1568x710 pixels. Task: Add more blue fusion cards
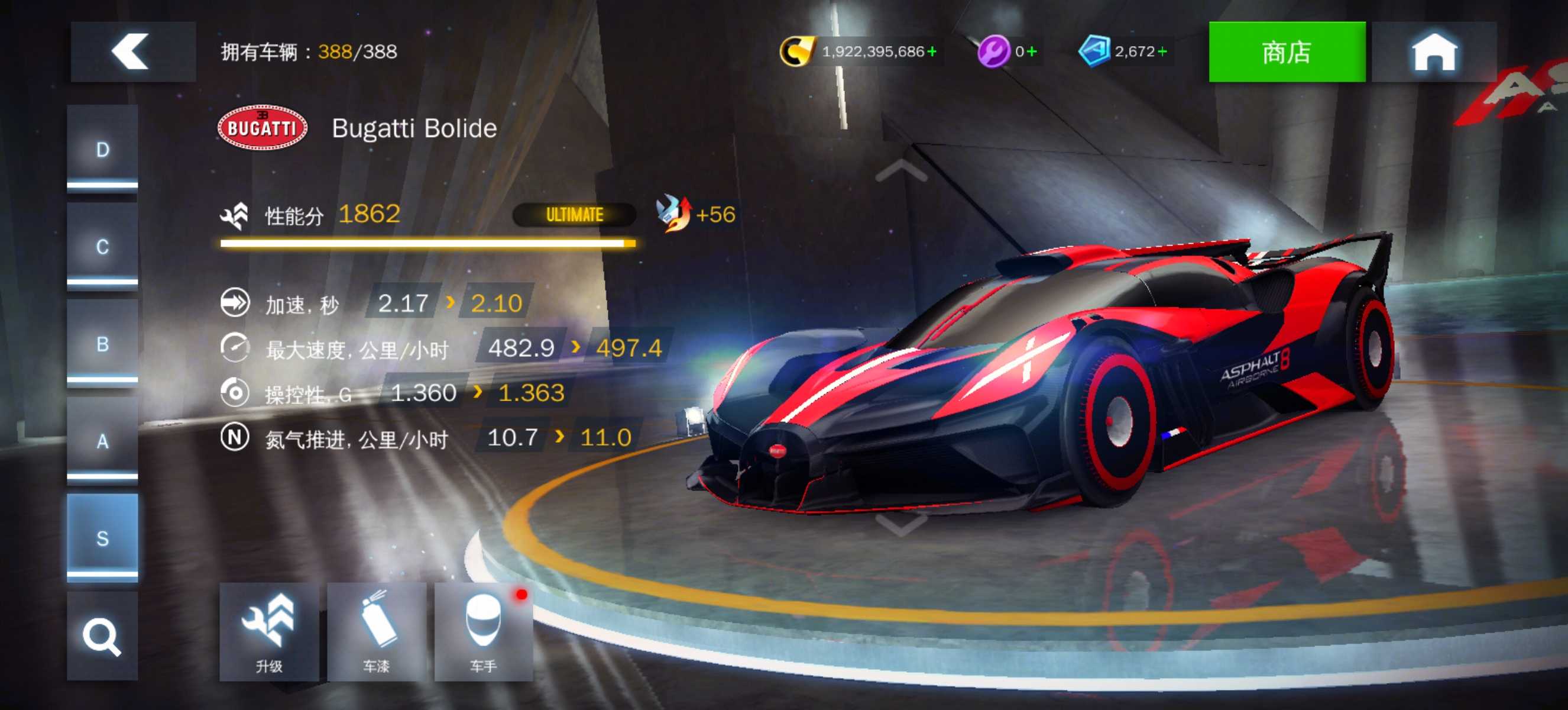coord(1162,51)
